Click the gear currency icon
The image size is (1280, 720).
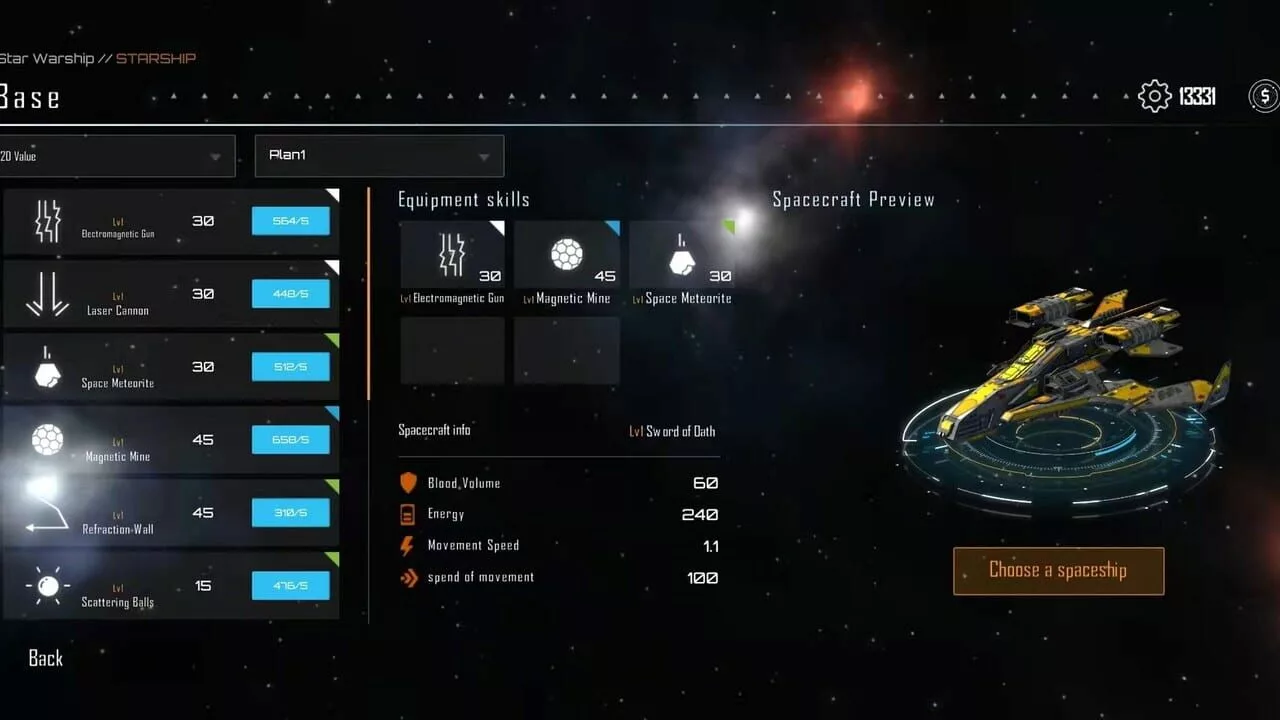coord(1155,96)
